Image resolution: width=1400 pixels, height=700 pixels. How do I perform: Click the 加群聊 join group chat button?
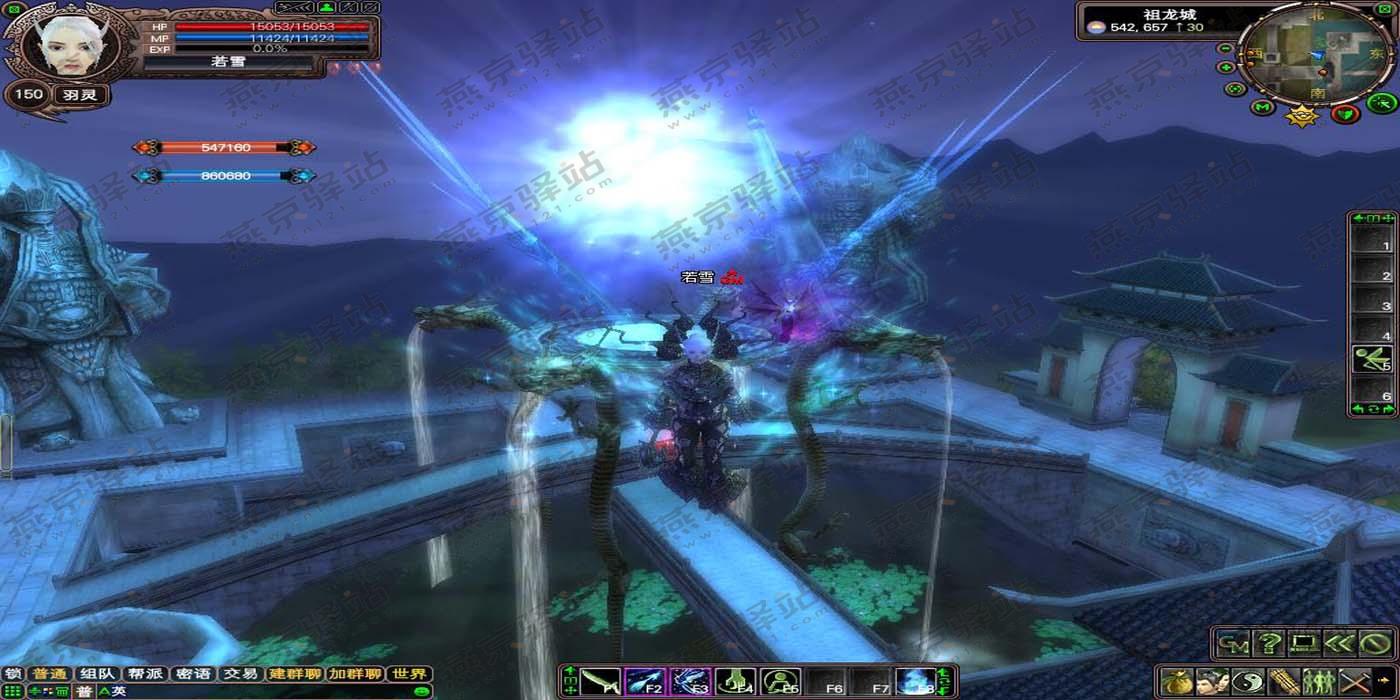click(355, 675)
